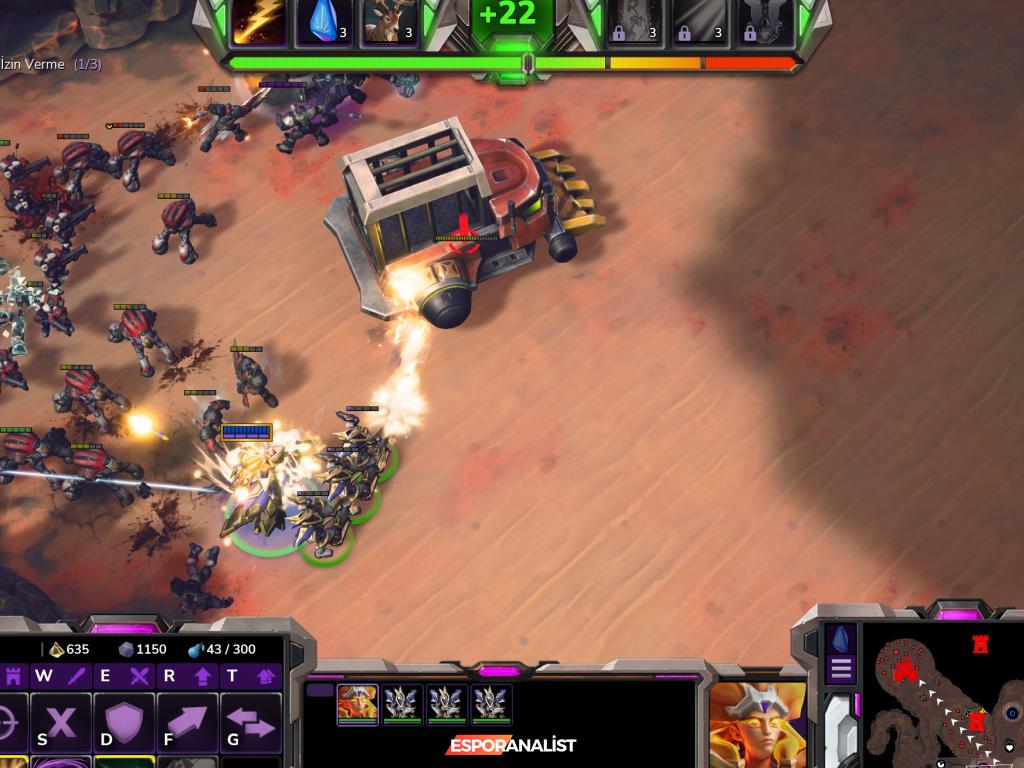Image resolution: width=1024 pixels, height=768 pixels.
Task: Click the blue crystal button above minimap menu
Action: point(841,638)
